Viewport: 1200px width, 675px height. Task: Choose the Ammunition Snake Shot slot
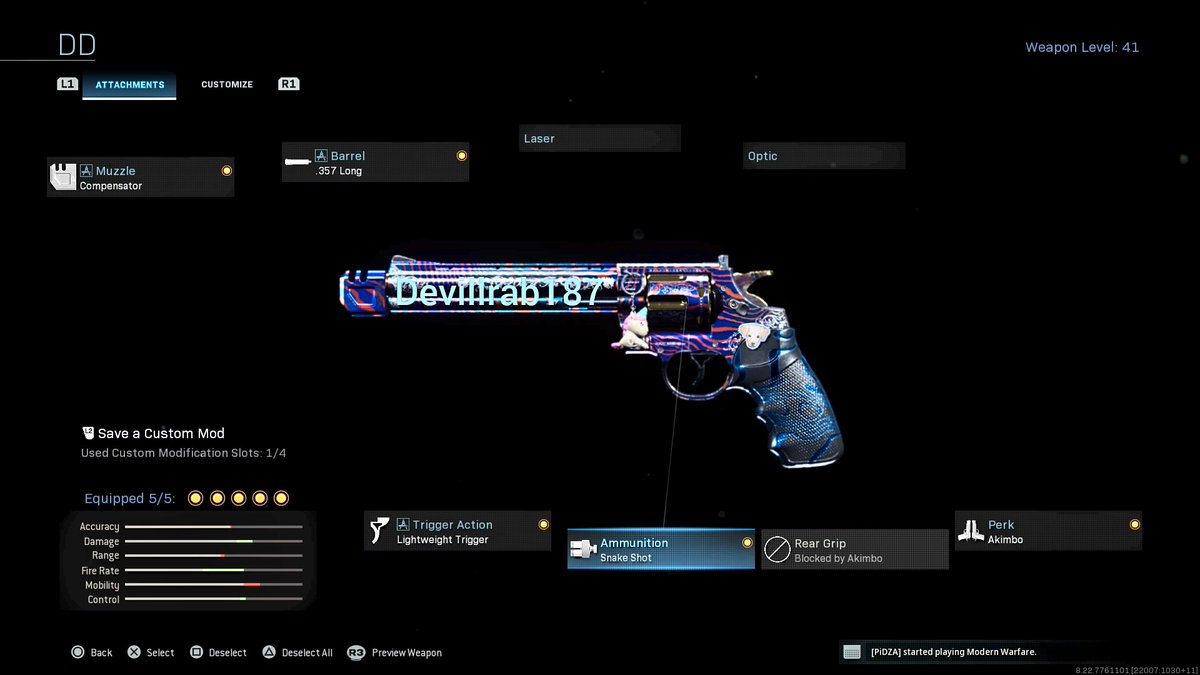pos(661,549)
